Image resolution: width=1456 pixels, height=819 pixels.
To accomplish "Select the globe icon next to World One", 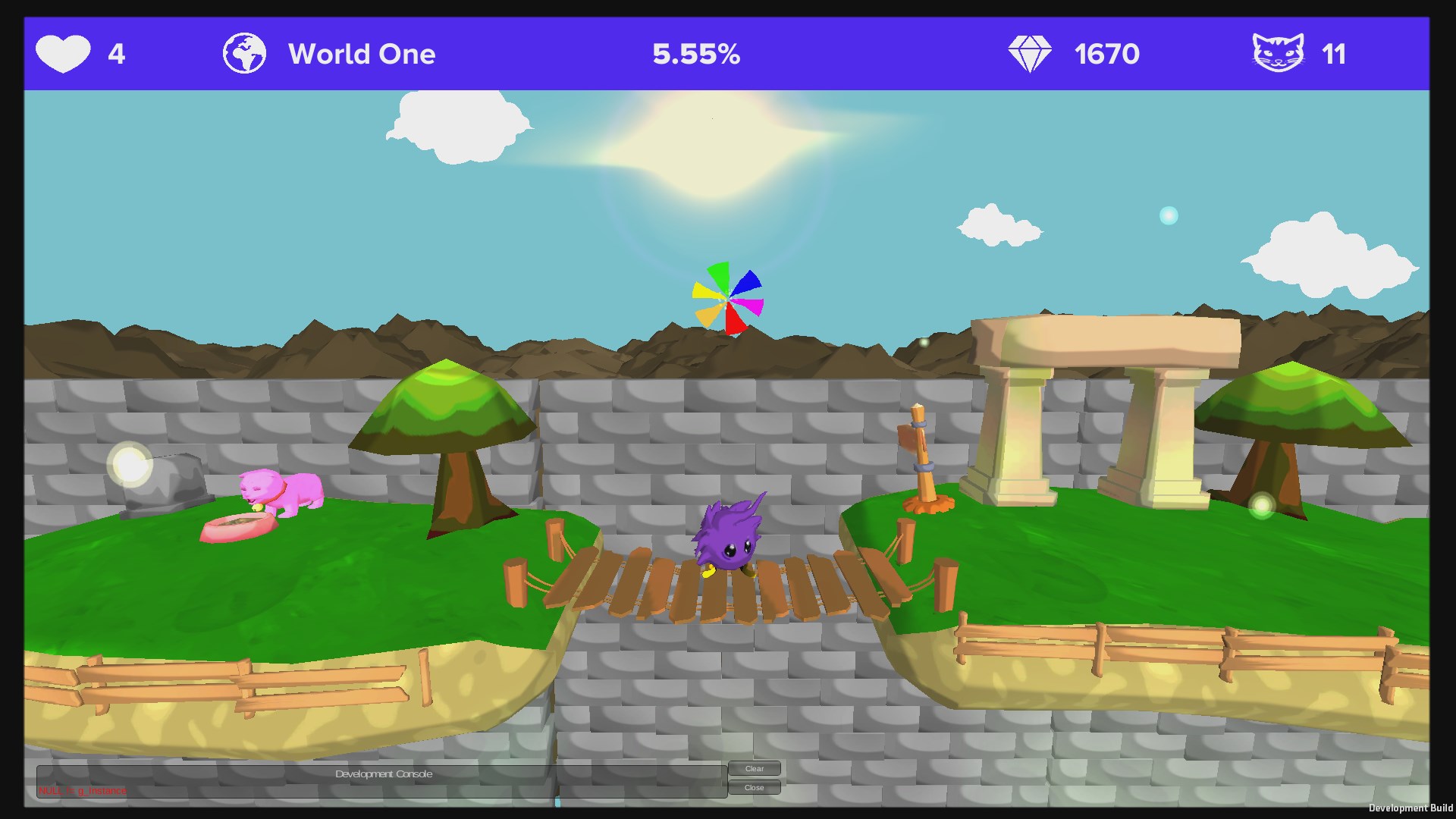I will pos(244,52).
